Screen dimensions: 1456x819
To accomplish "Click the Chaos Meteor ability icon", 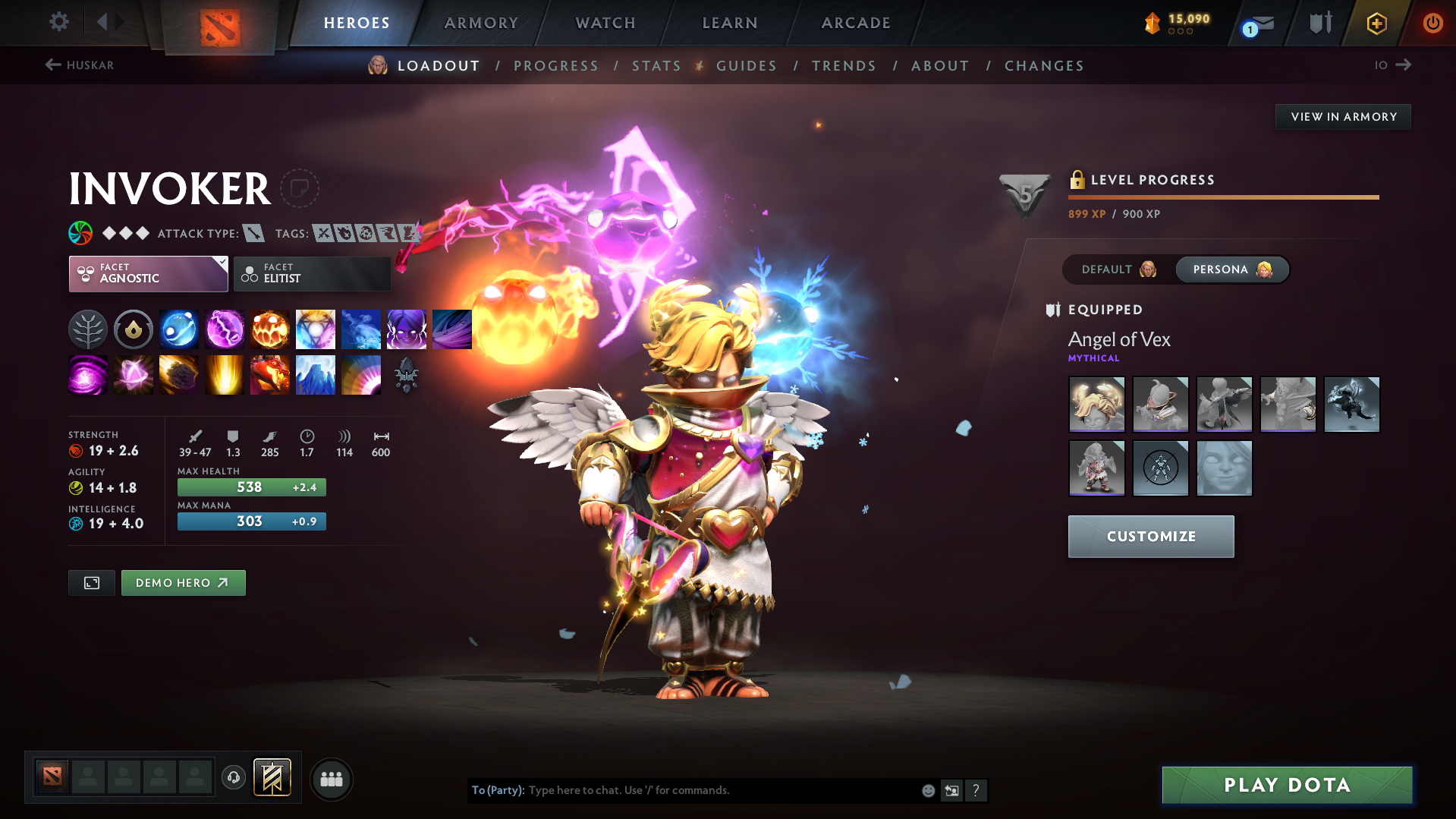I will click(179, 374).
